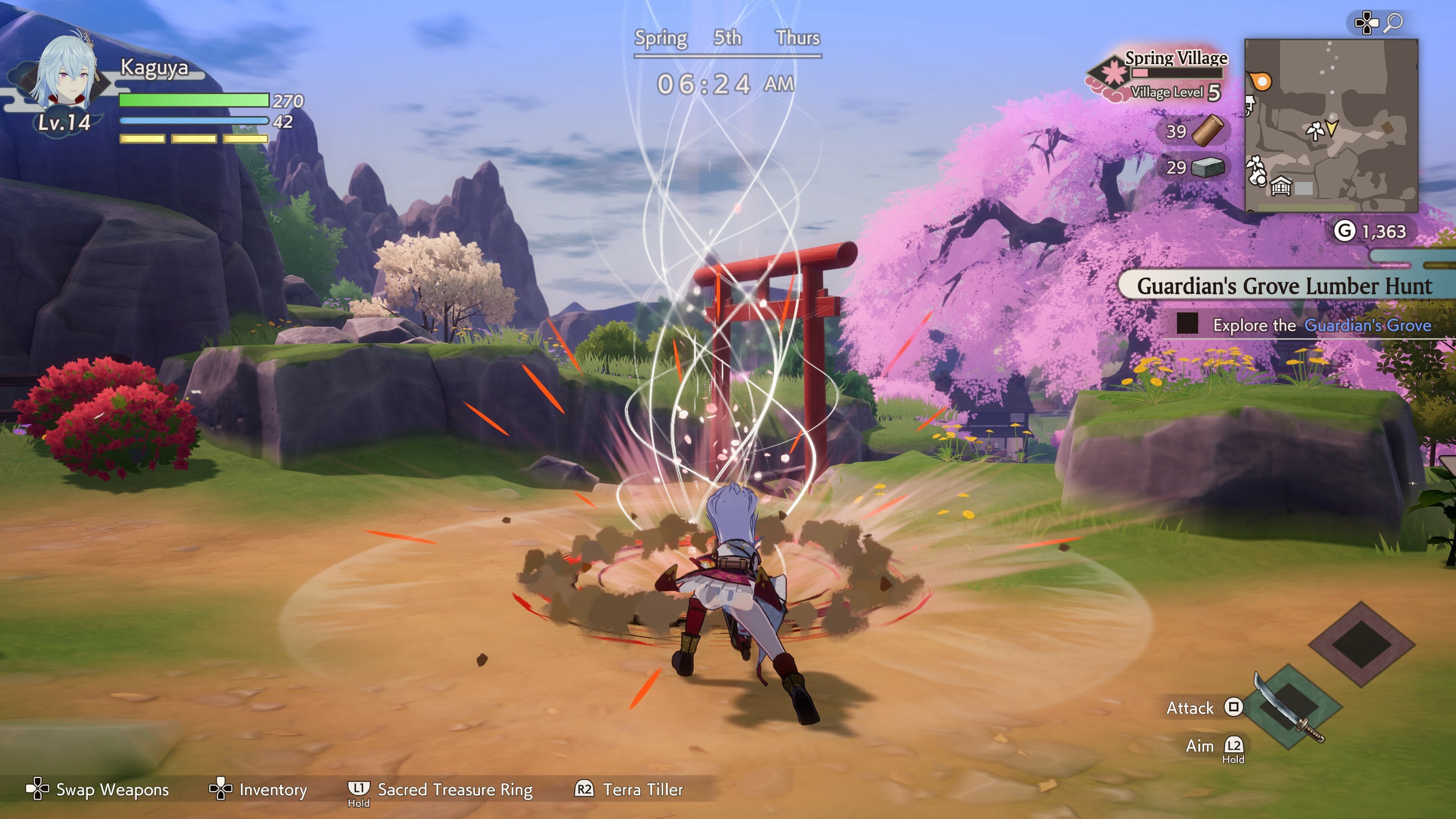
Task: Click the shrine icon on minimap
Action: coord(1280,185)
